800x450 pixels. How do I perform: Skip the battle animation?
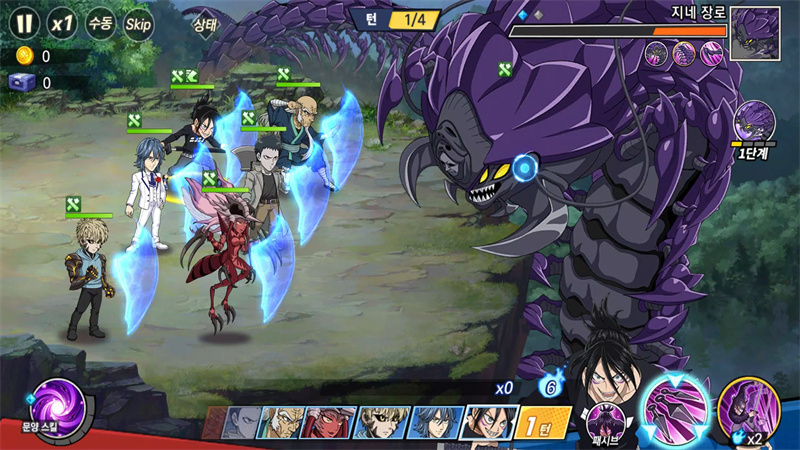[x=138, y=22]
